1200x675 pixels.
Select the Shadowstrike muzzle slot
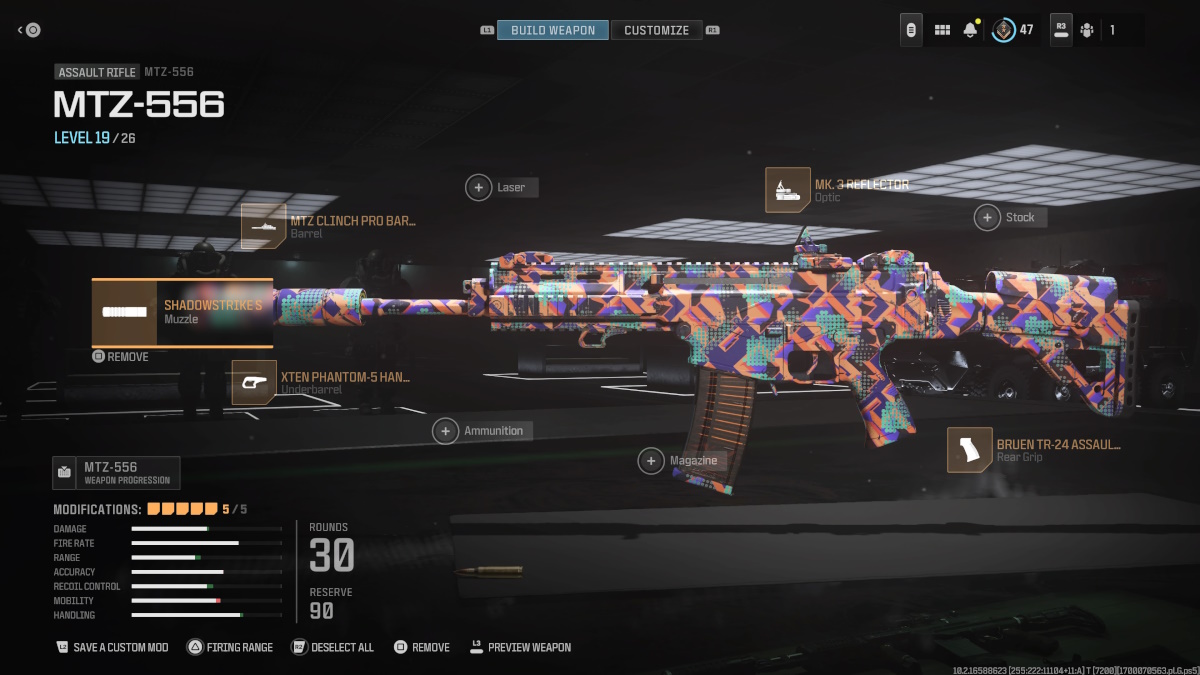click(x=182, y=312)
